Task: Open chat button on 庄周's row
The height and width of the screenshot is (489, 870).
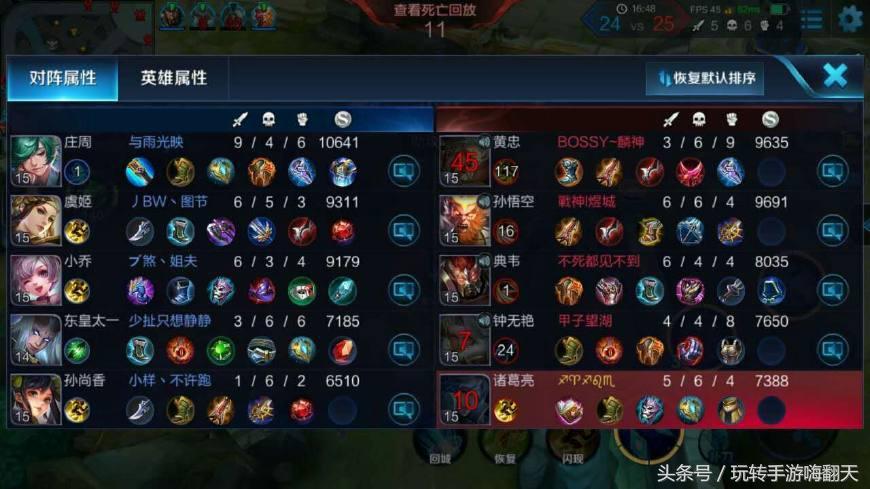Action: tap(403, 172)
